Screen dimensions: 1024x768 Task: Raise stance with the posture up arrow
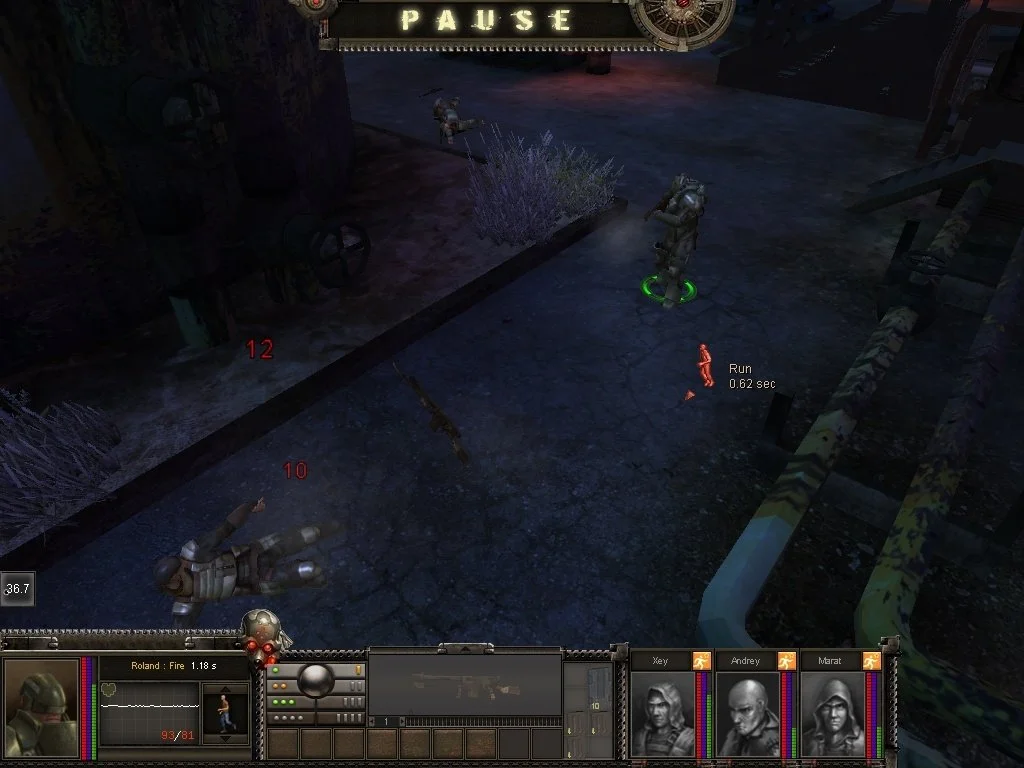(224, 690)
